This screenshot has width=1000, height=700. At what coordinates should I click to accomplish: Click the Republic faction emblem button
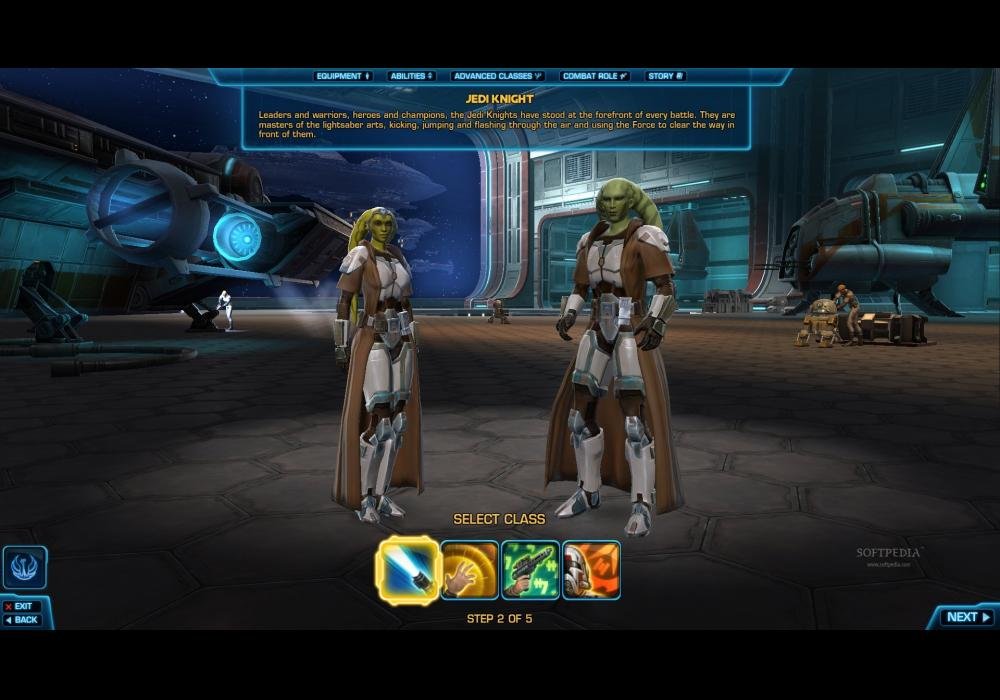pyautogui.click(x=24, y=567)
